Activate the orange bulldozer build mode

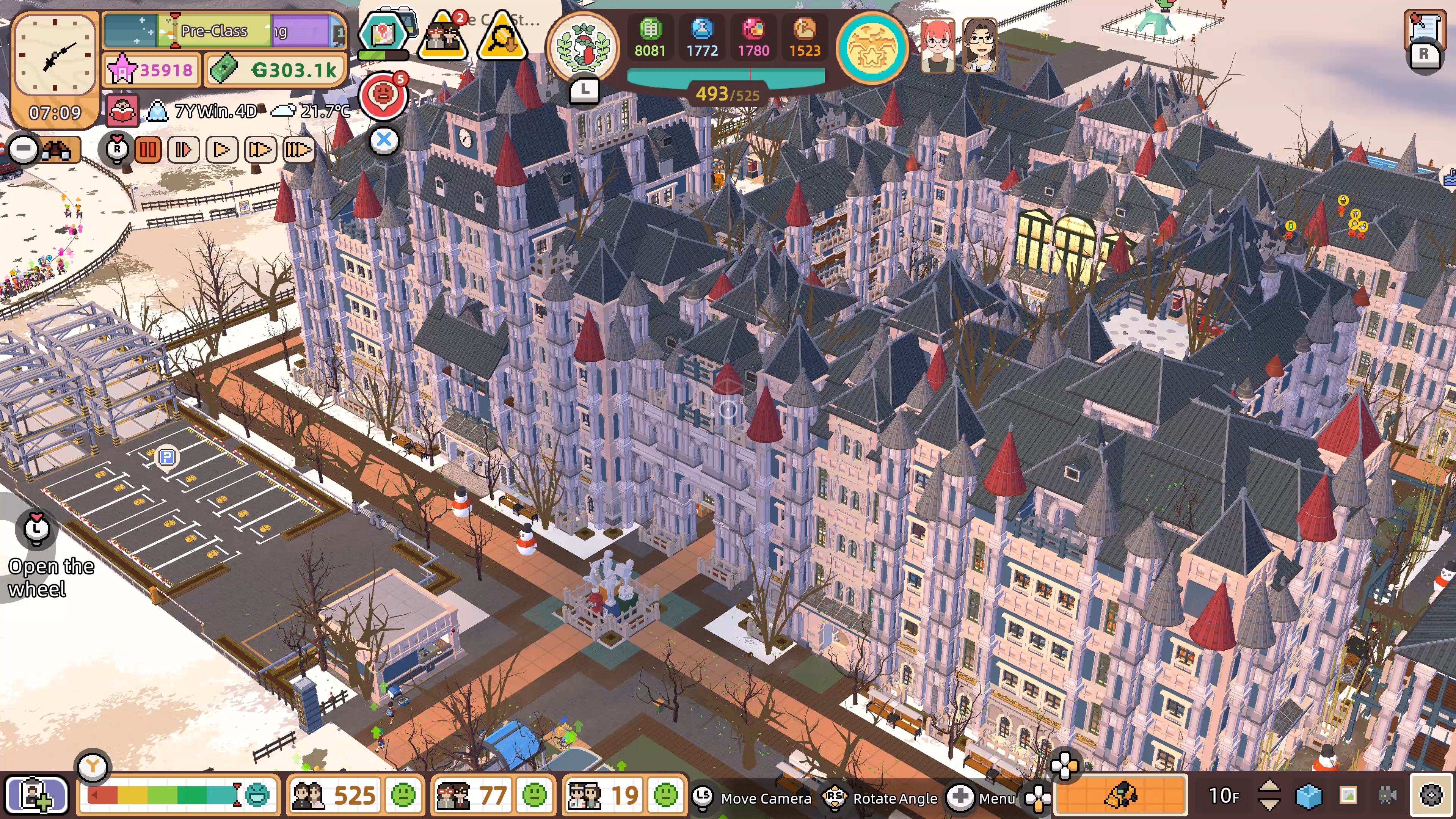click(x=1121, y=796)
